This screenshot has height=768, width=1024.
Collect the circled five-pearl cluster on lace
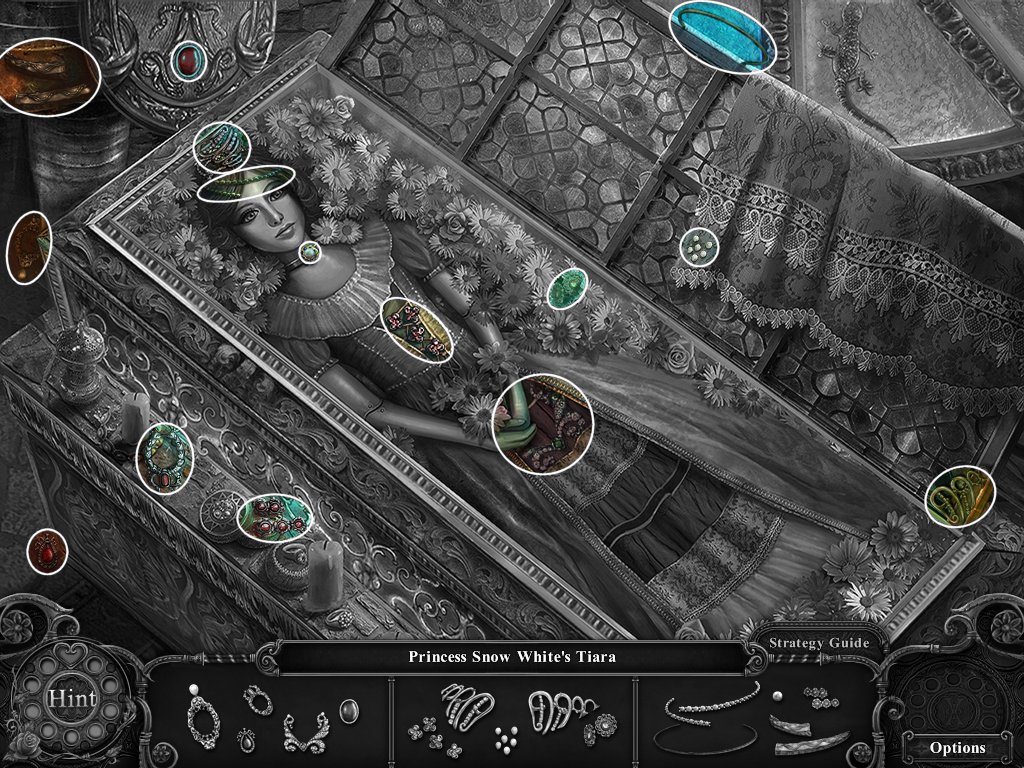coord(700,246)
